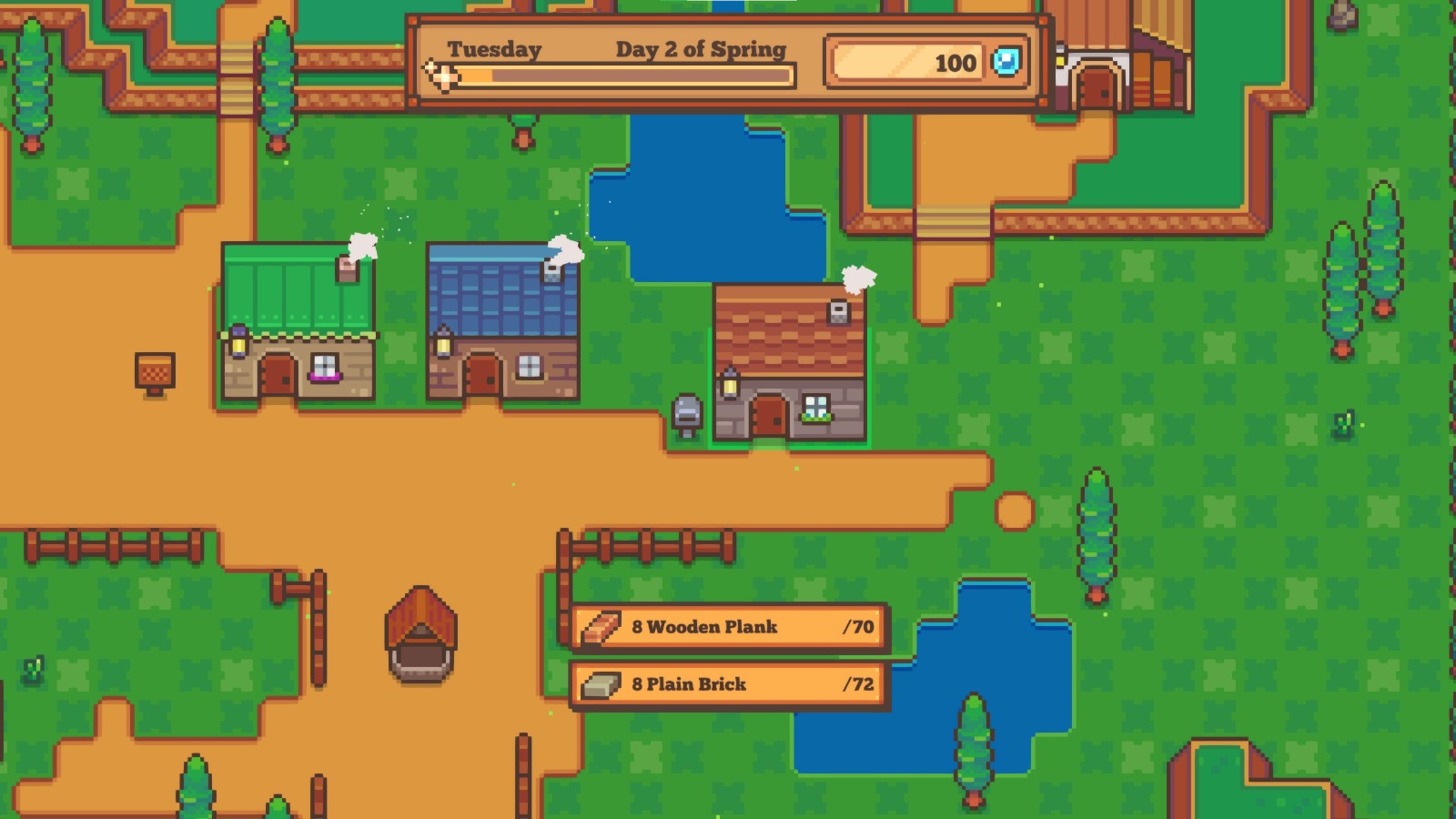This screenshot has height=819, width=1456.
Task: Click the daily progress bar under Tuesday
Action: 628,78
